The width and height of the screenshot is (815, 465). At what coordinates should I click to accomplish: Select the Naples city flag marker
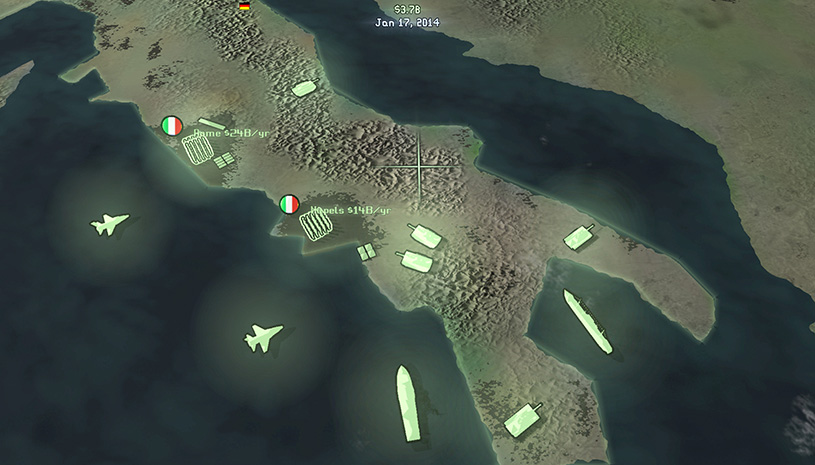coord(289,204)
